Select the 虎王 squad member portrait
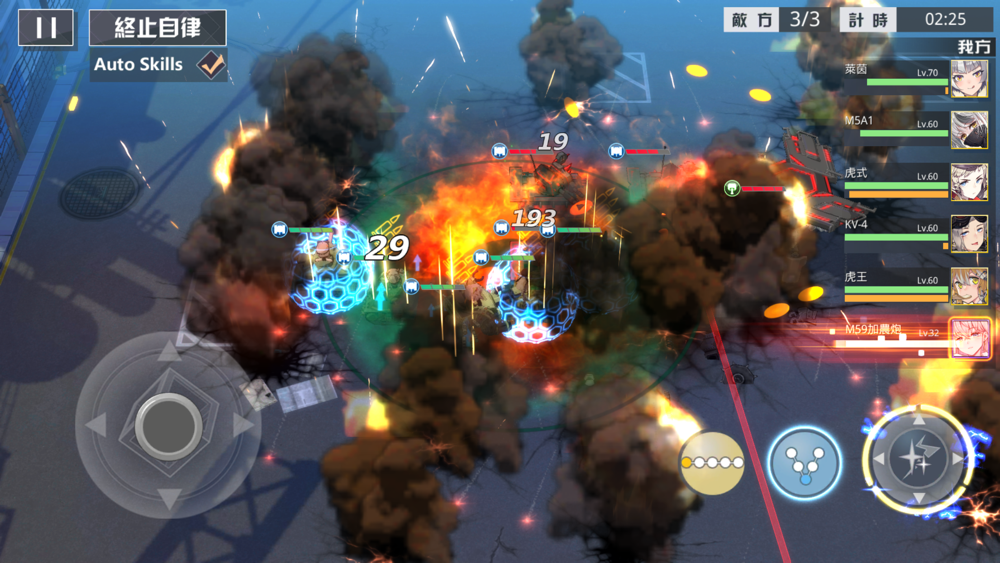The image size is (1000, 563). pos(968,286)
